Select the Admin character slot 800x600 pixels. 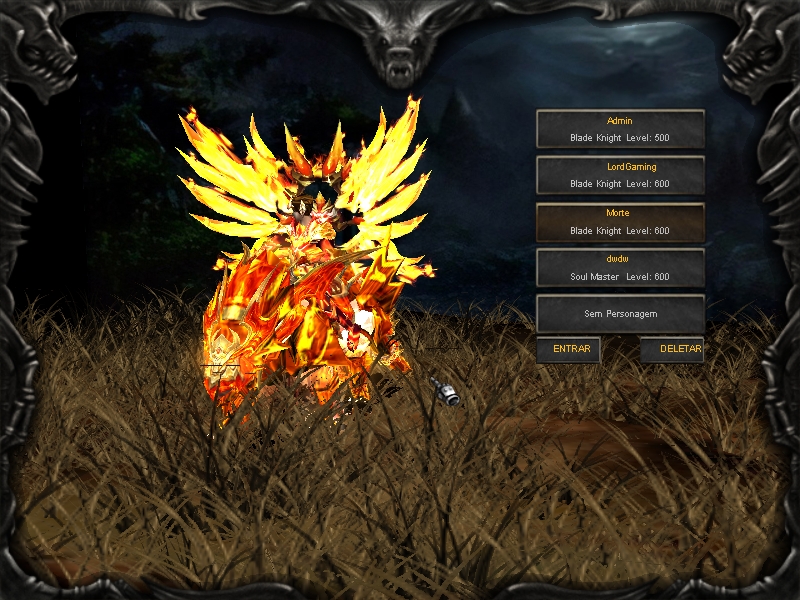point(620,129)
